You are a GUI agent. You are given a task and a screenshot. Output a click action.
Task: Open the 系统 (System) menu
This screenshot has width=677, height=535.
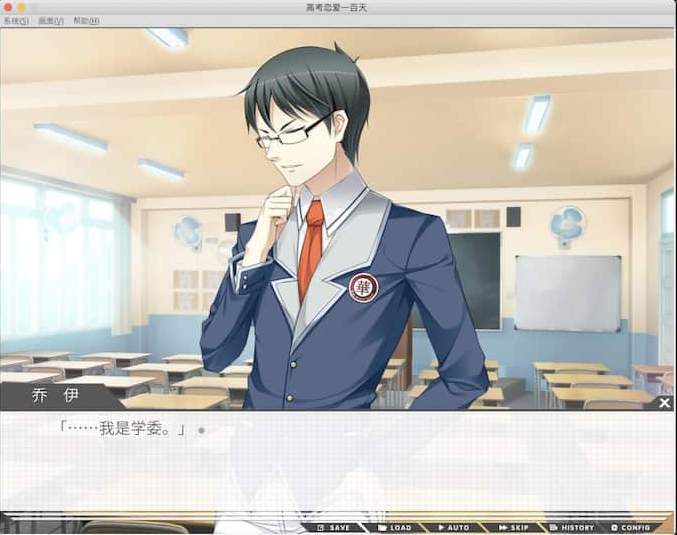(x=15, y=21)
